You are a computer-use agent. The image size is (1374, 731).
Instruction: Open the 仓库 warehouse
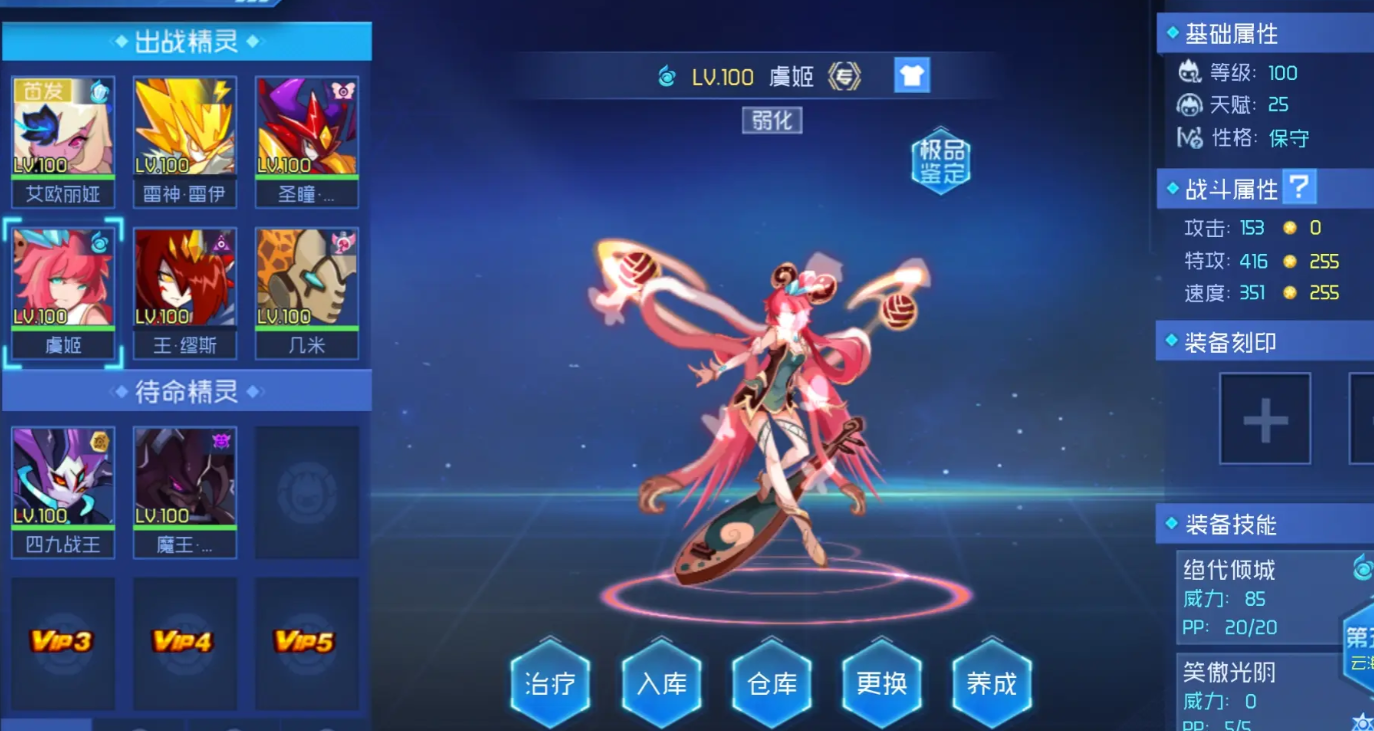click(772, 684)
